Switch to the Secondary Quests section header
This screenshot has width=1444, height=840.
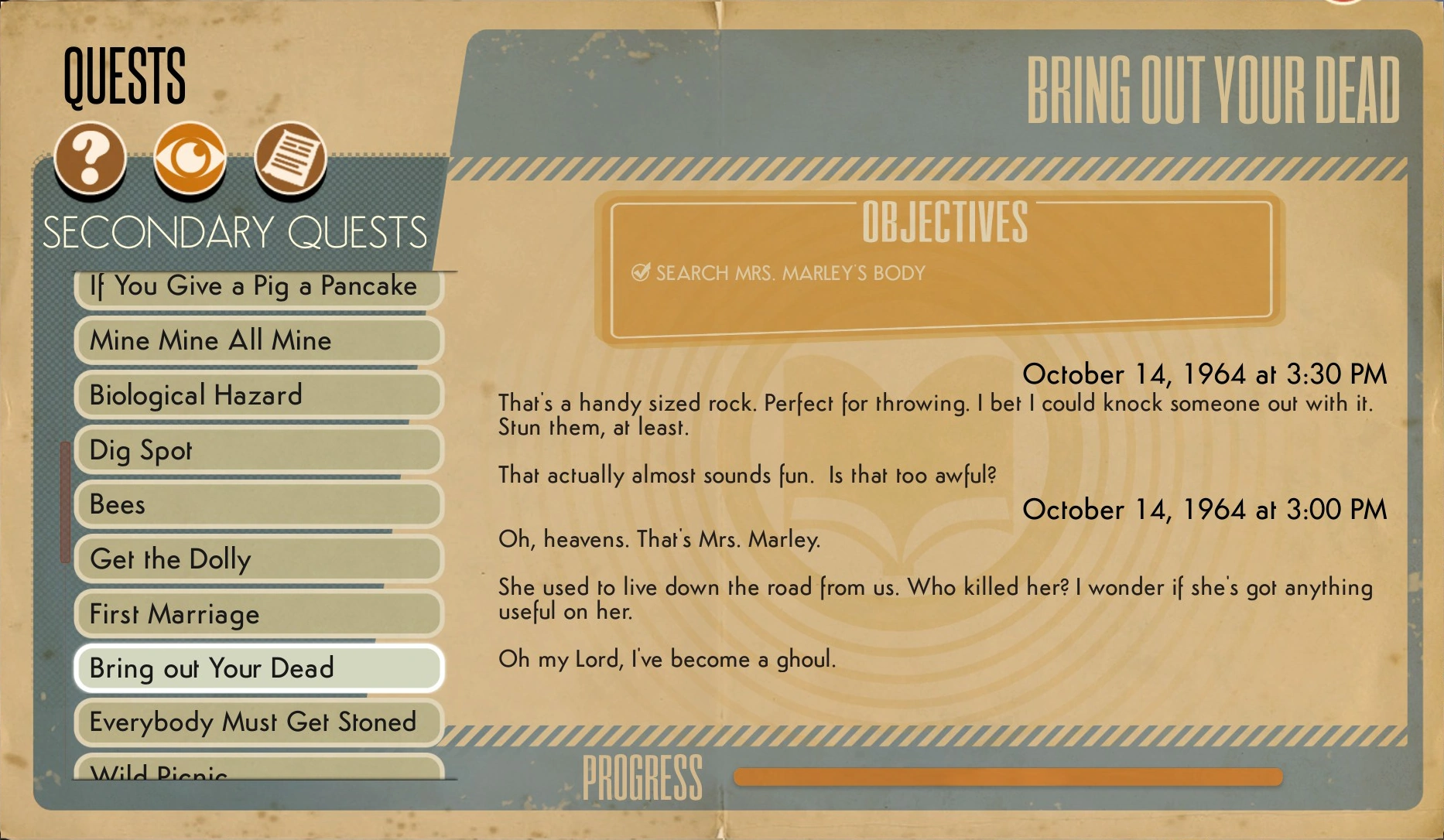point(236,230)
